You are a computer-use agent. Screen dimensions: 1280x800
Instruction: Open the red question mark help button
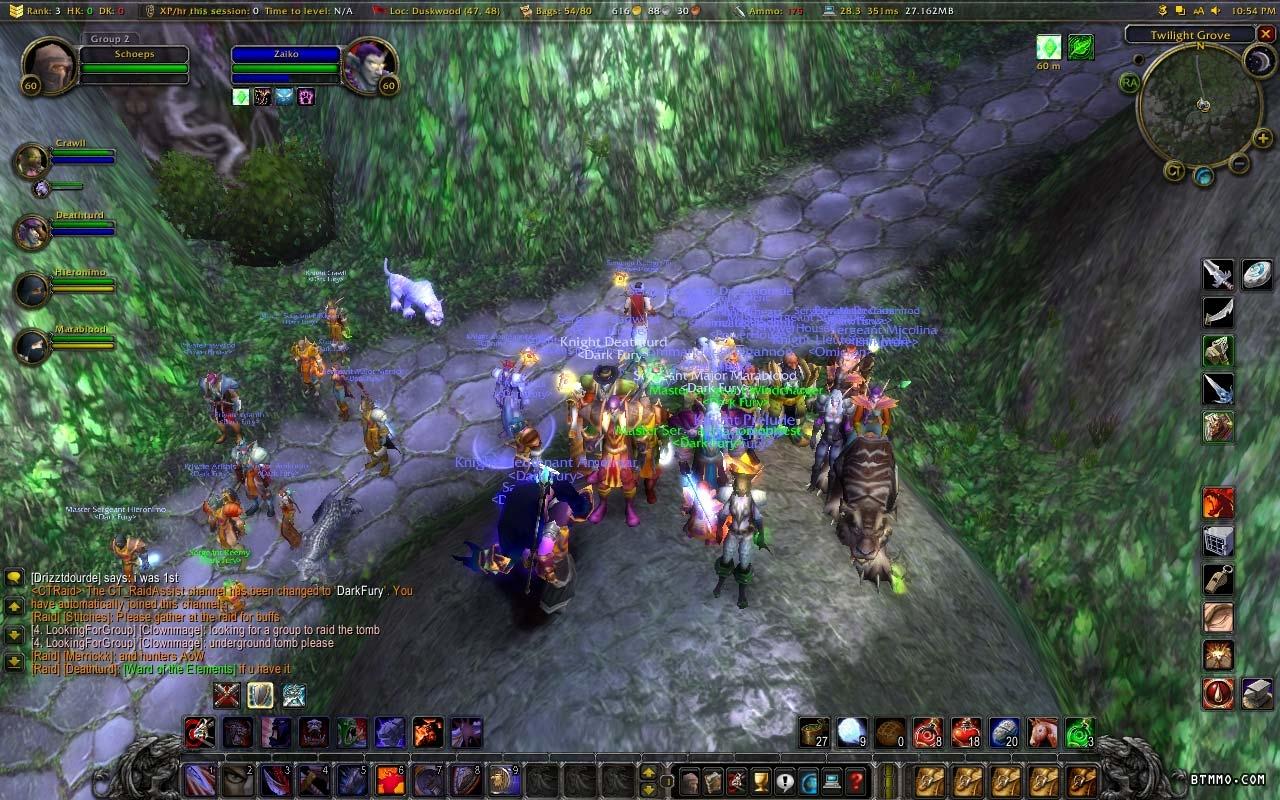tap(856, 780)
